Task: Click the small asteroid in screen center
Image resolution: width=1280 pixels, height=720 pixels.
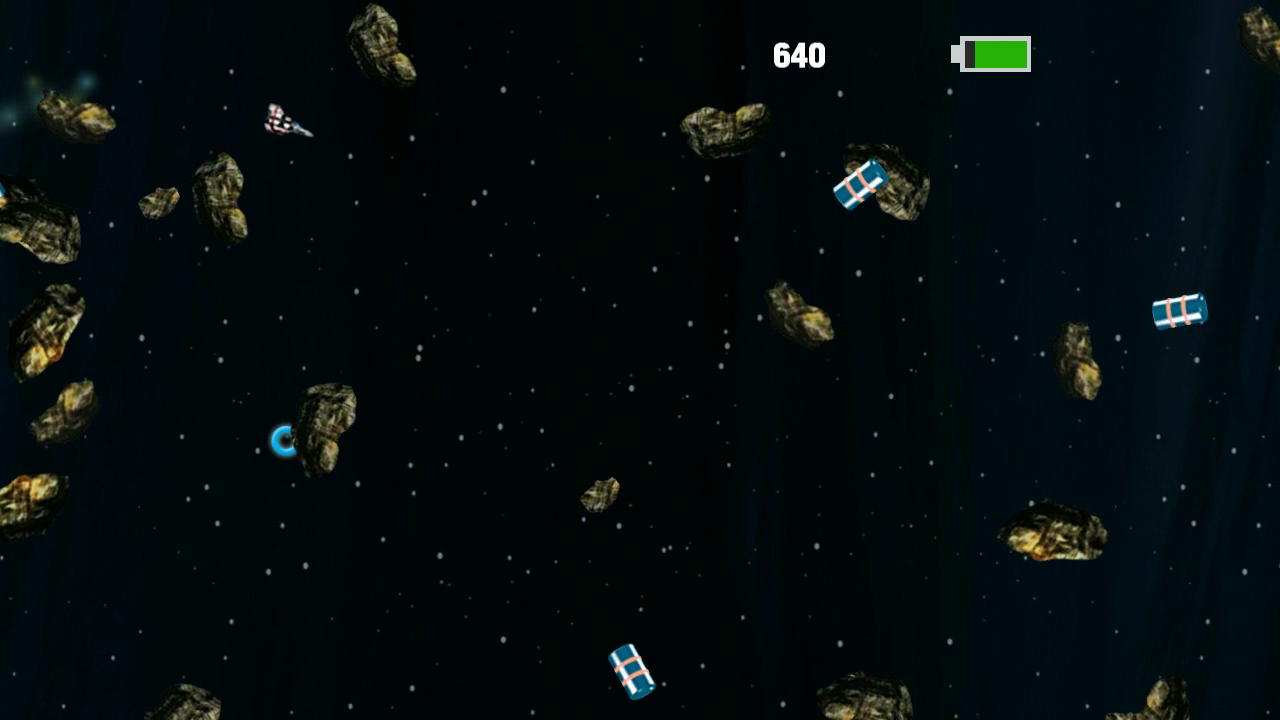Action: coord(600,494)
